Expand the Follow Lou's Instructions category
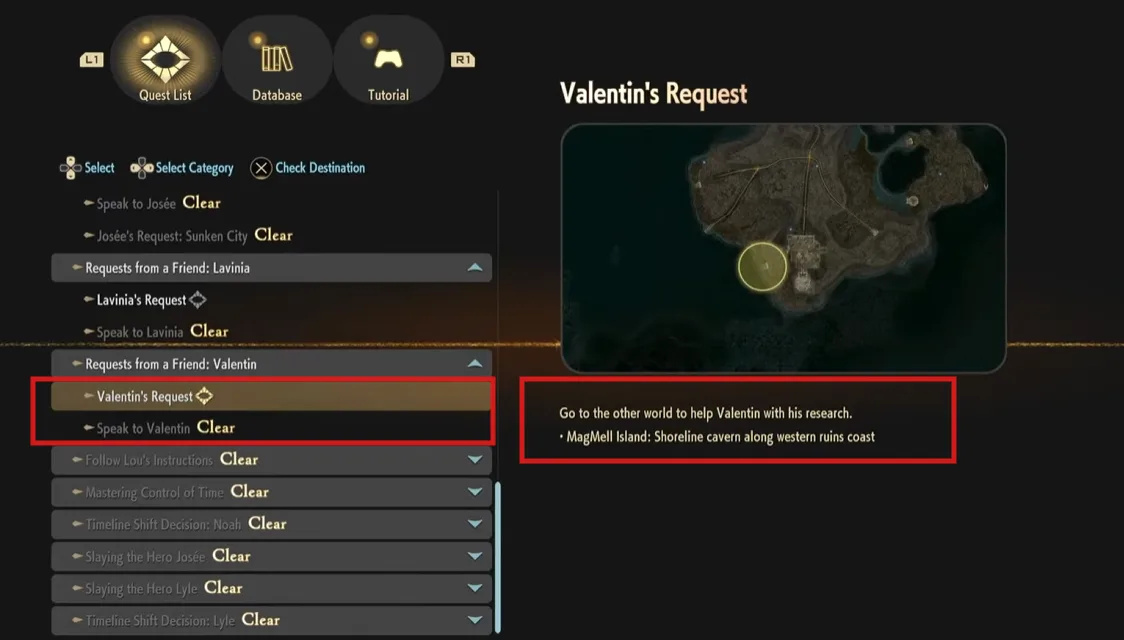 pos(475,460)
